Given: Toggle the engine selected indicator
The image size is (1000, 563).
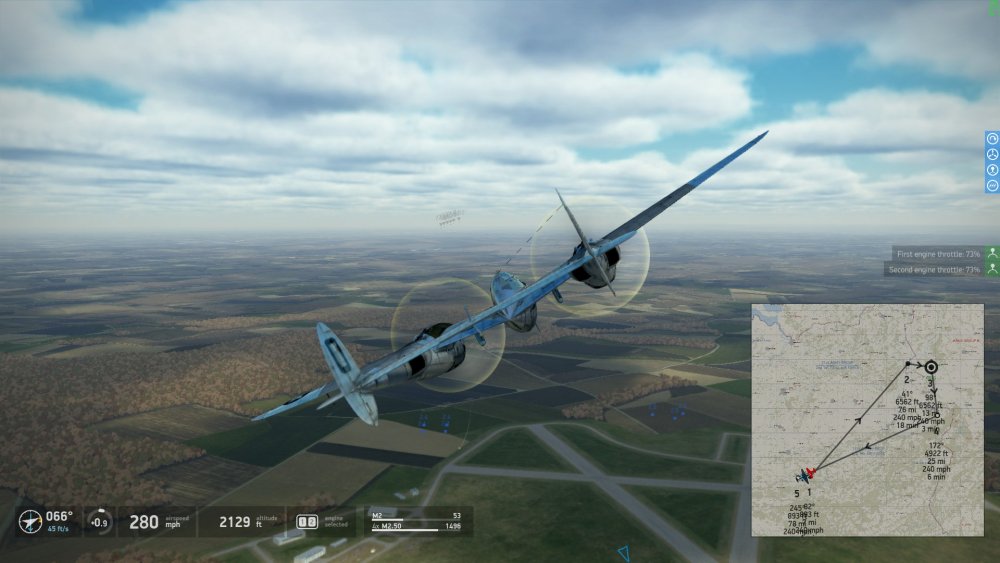Looking at the screenshot, I should pos(307,521).
